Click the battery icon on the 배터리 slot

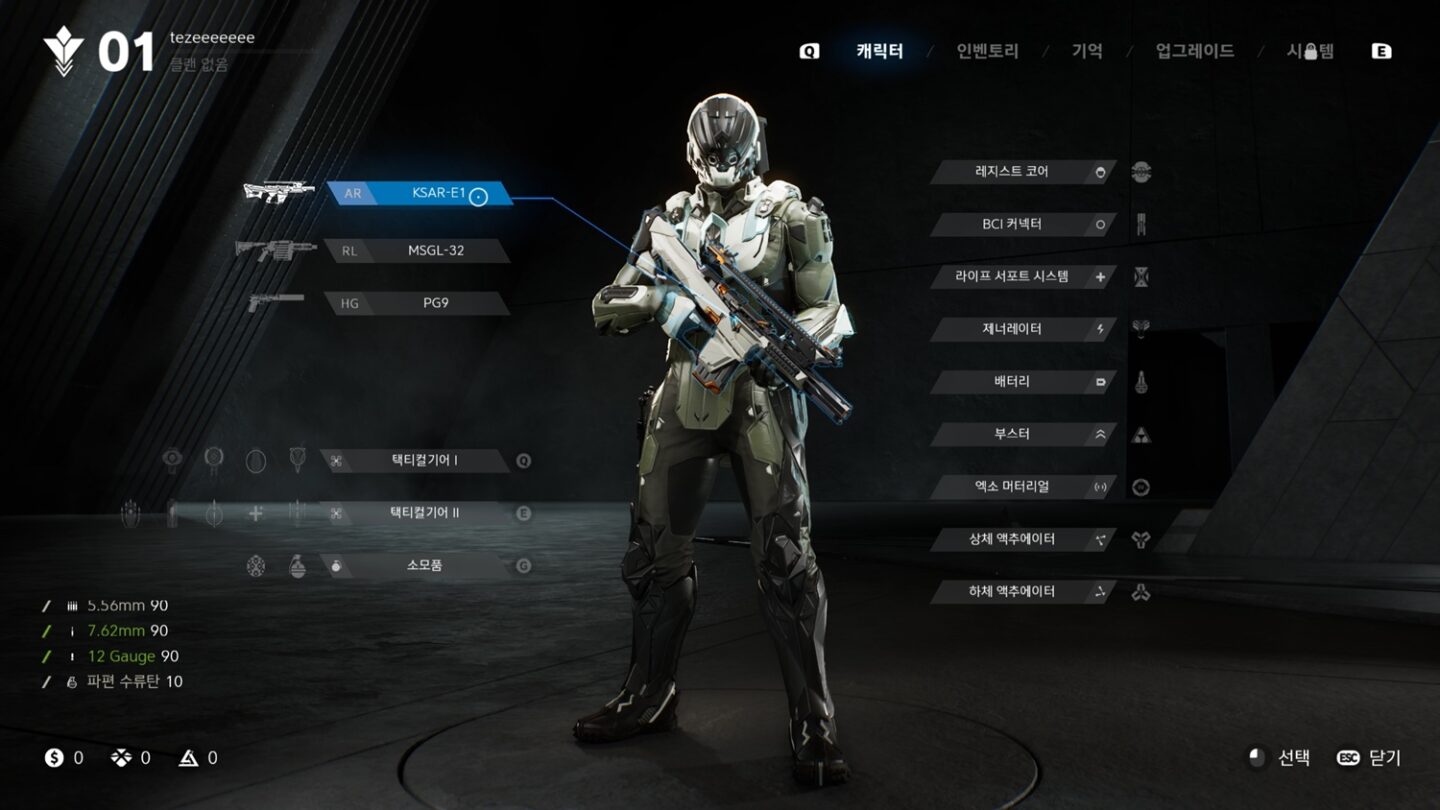click(1099, 382)
